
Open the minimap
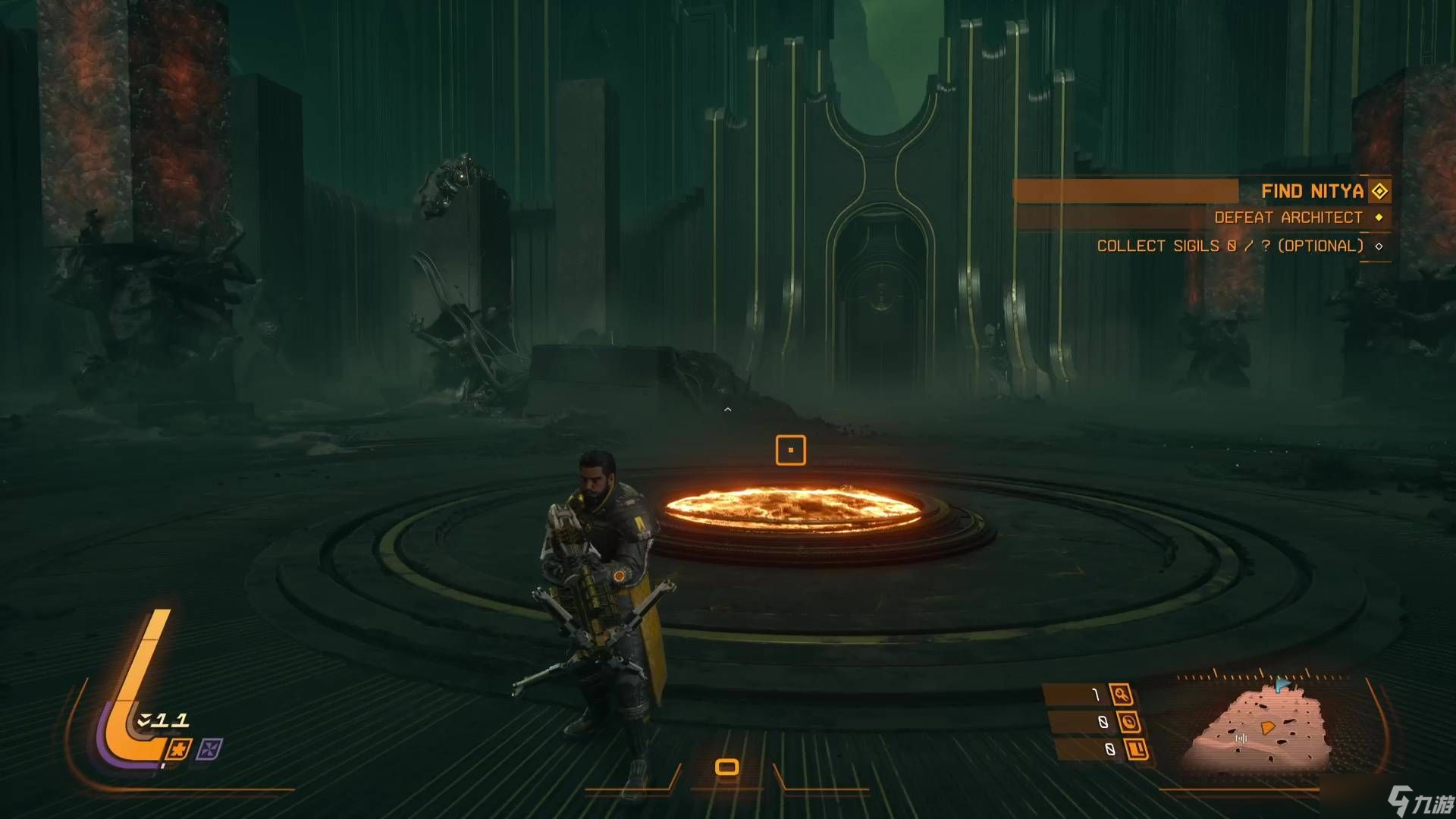click(1260, 728)
